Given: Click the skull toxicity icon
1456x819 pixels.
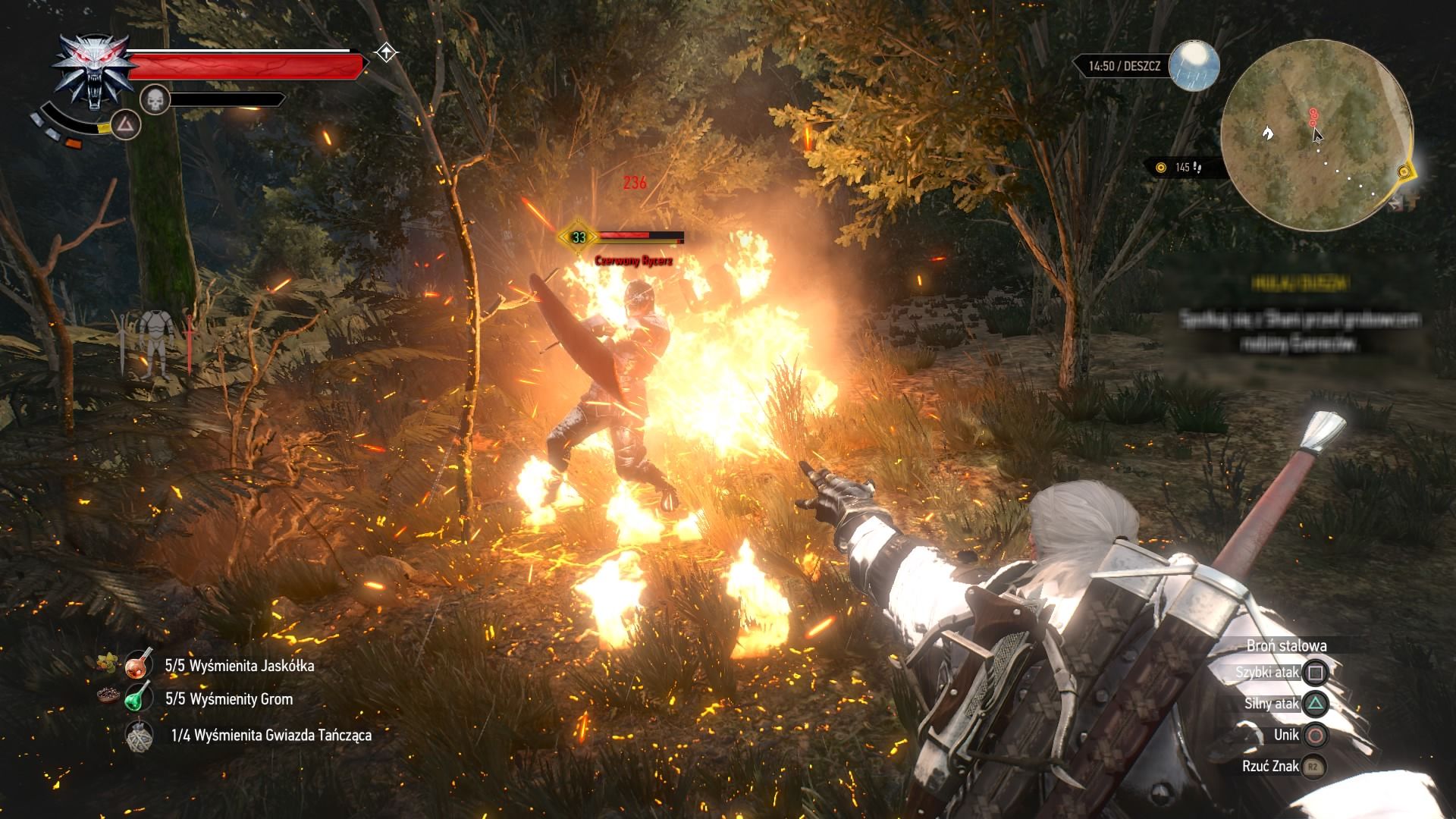Looking at the screenshot, I should tap(155, 99).
